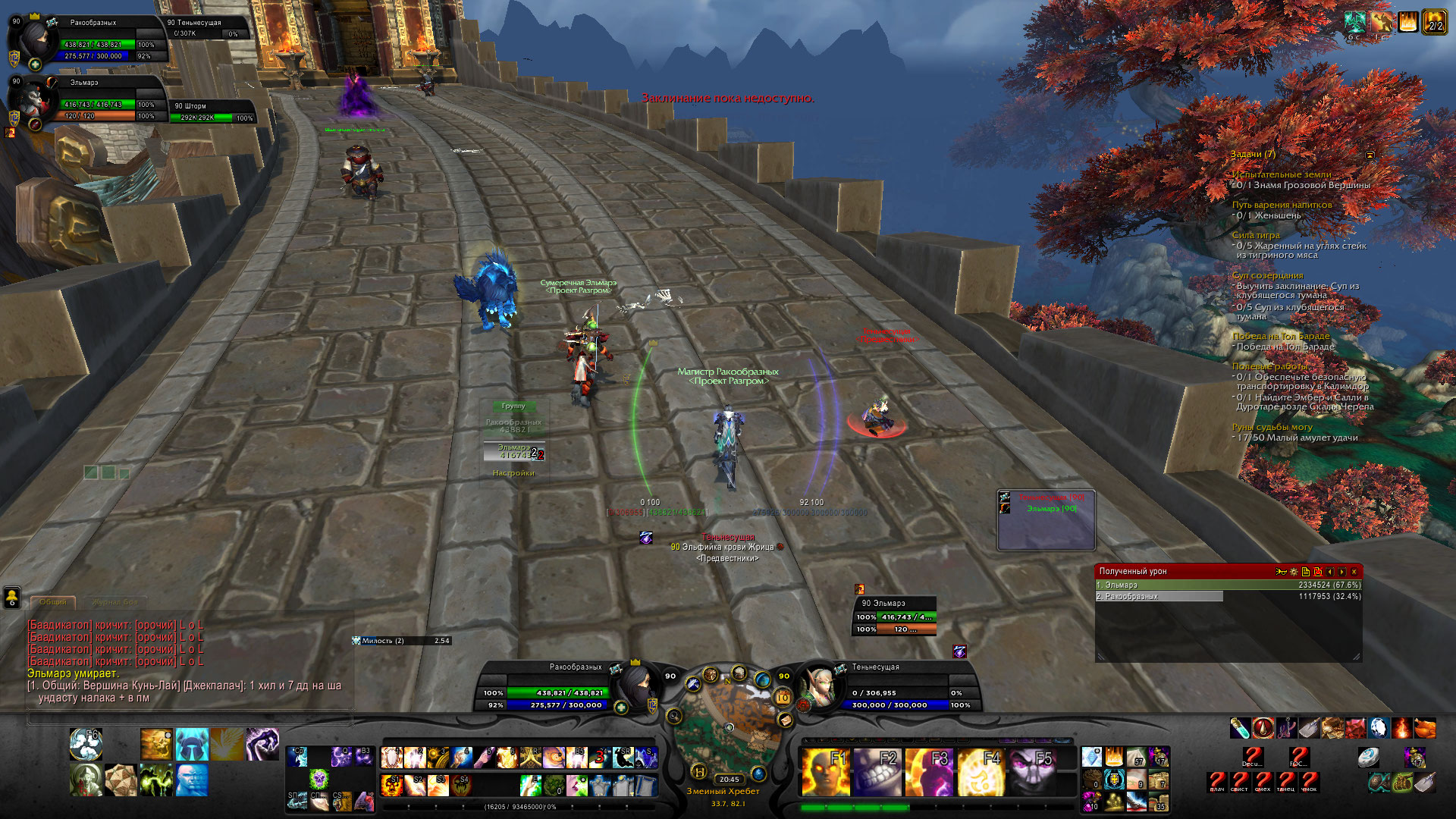Open the Журнал боя chat tab

pos(115,602)
